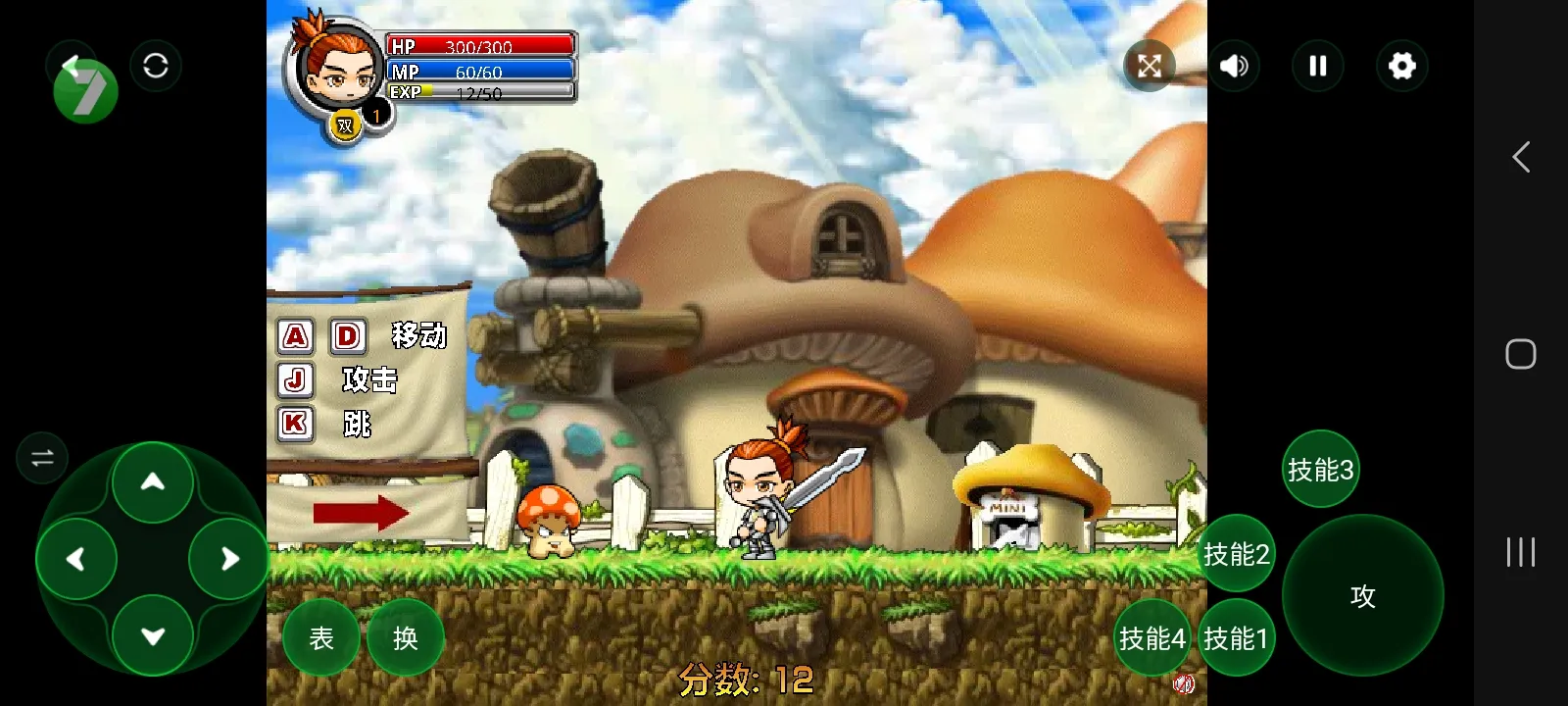The height and width of the screenshot is (706, 1568).
Task: Pause the game
Action: pyautogui.click(x=1318, y=66)
